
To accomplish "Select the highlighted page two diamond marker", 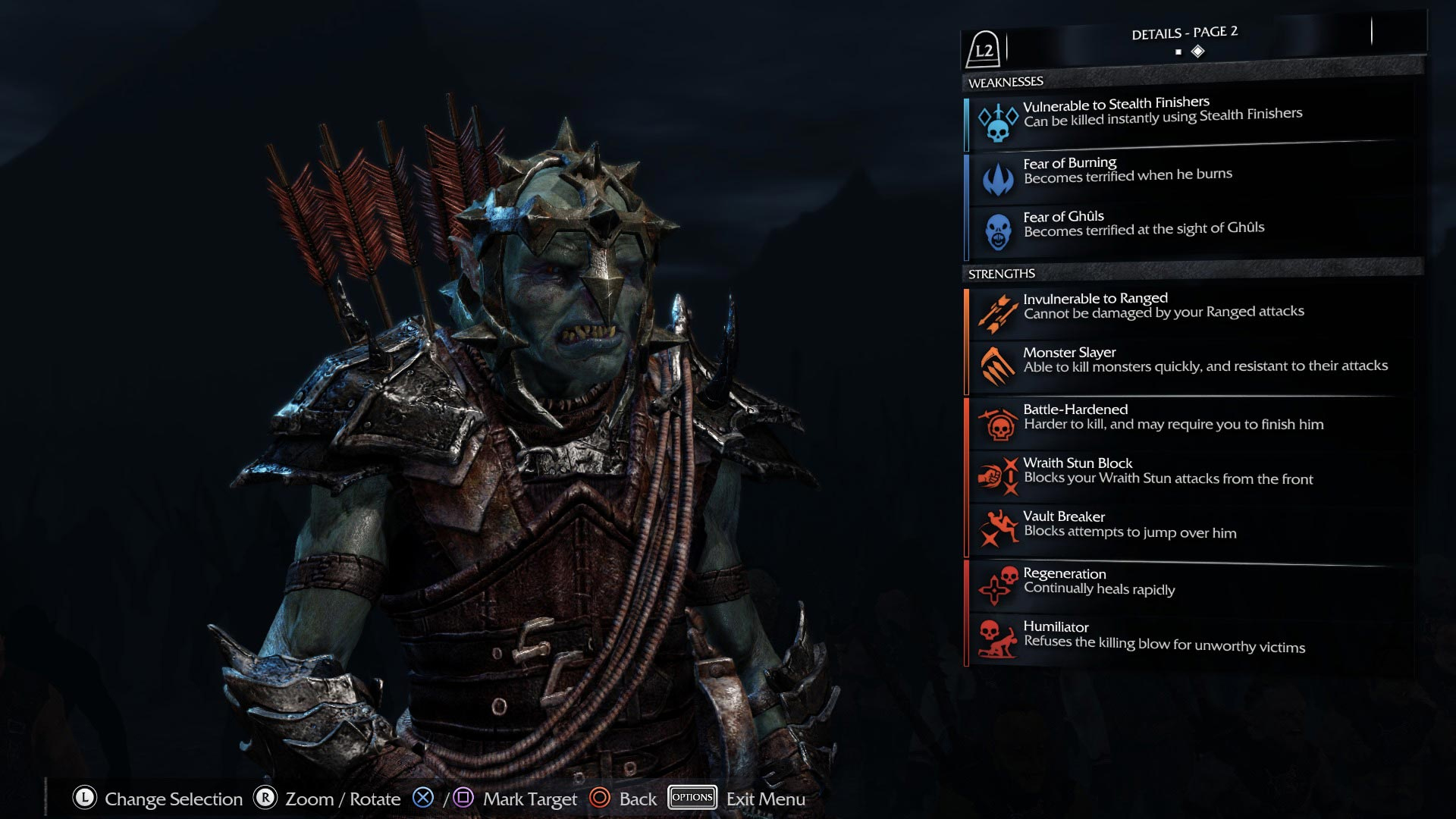I will click(1197, 51).
